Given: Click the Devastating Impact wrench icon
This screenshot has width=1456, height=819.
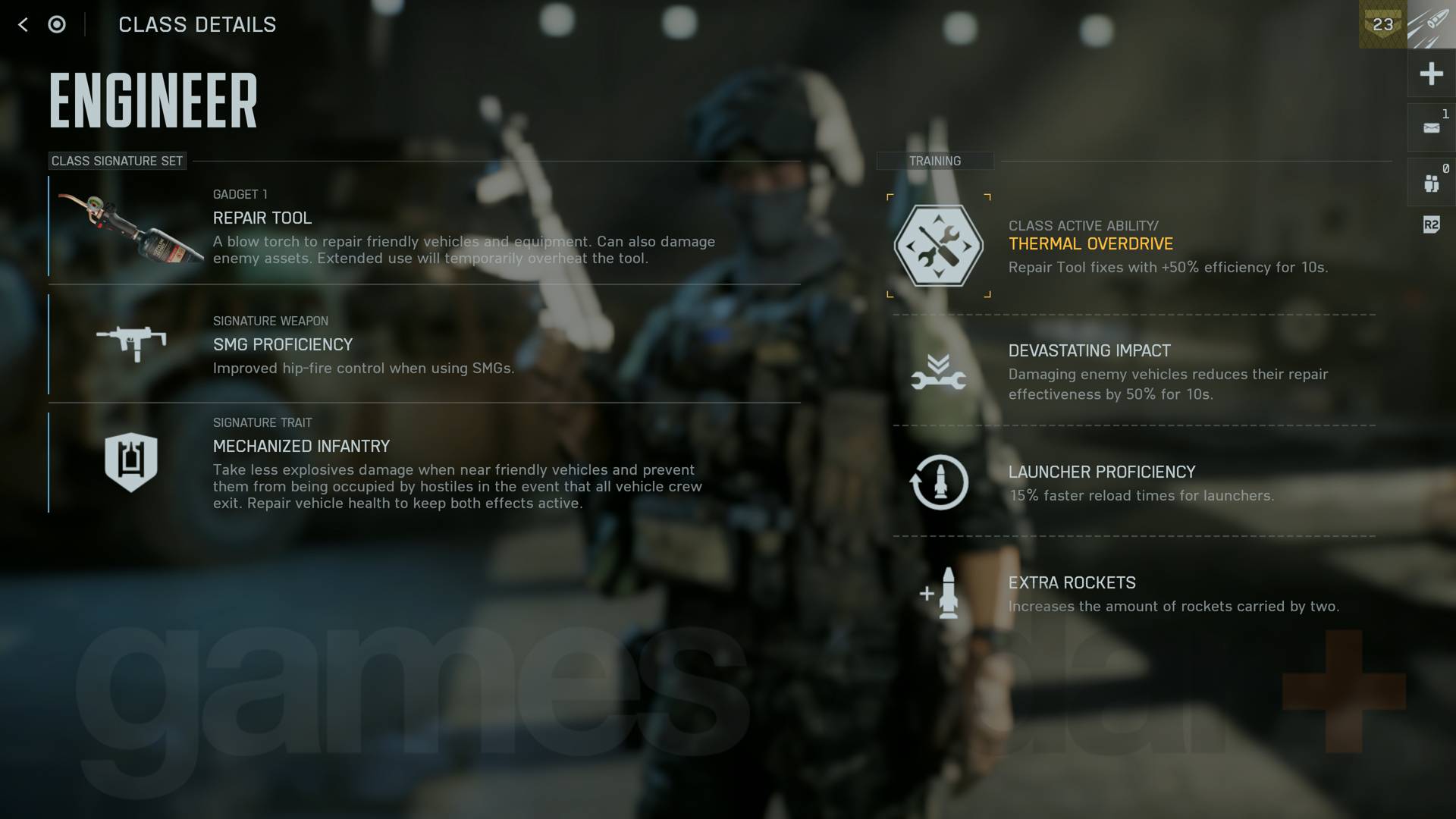Looking at the screenshot, I should [x=939, y=375].
